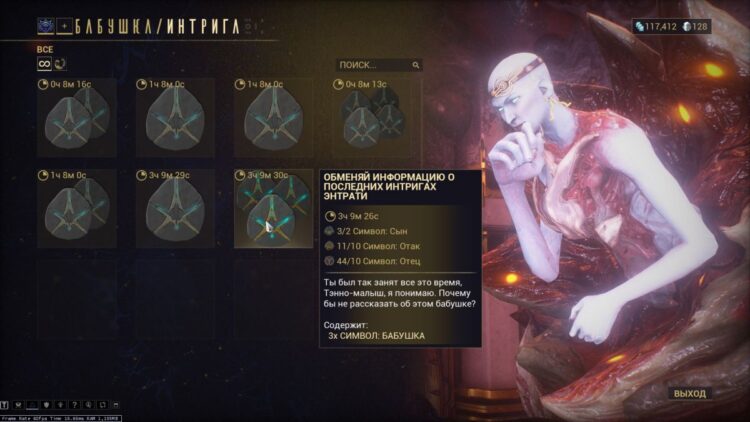
Task: Select the token offer with 0ч 8м 16с timer
Action: point(70,118)
